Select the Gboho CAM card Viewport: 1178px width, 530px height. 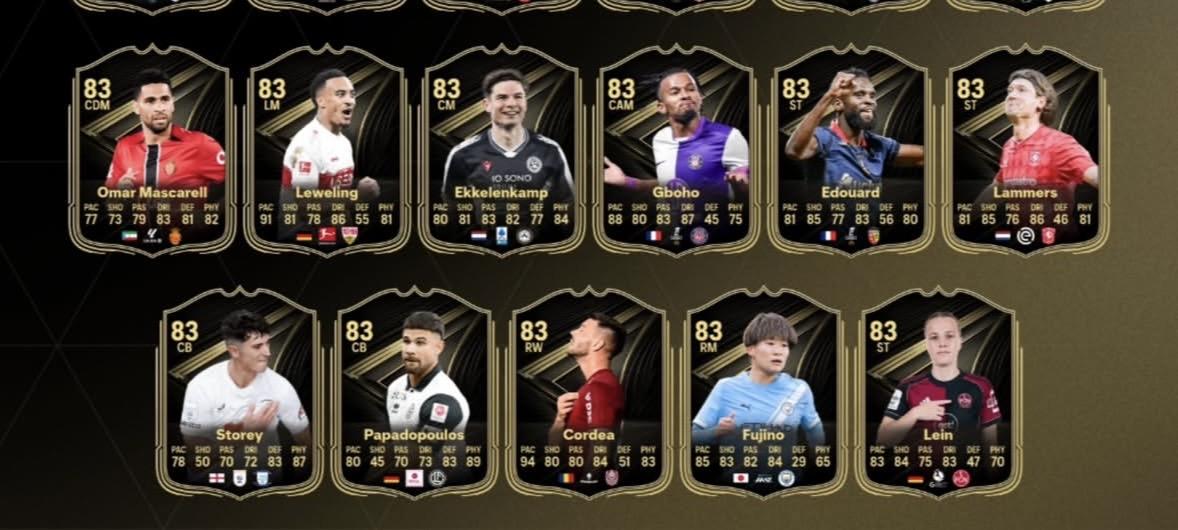tap(676, 150)
